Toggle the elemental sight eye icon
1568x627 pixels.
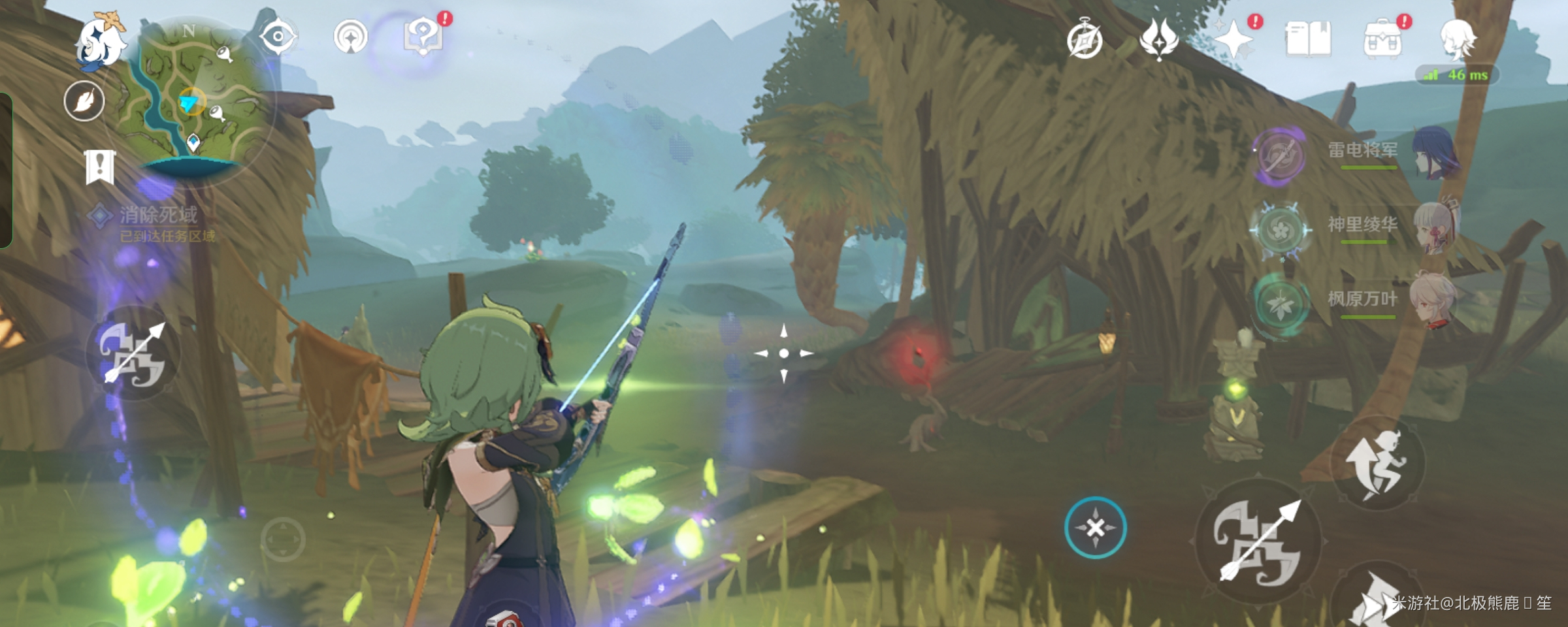click(x=278, y=37)
